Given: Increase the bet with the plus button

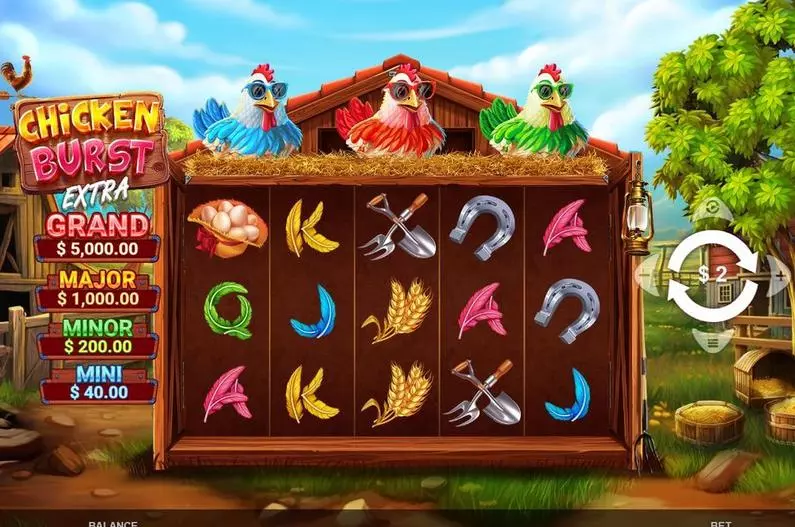Looking at the screenshot, I should pos(778,274).
